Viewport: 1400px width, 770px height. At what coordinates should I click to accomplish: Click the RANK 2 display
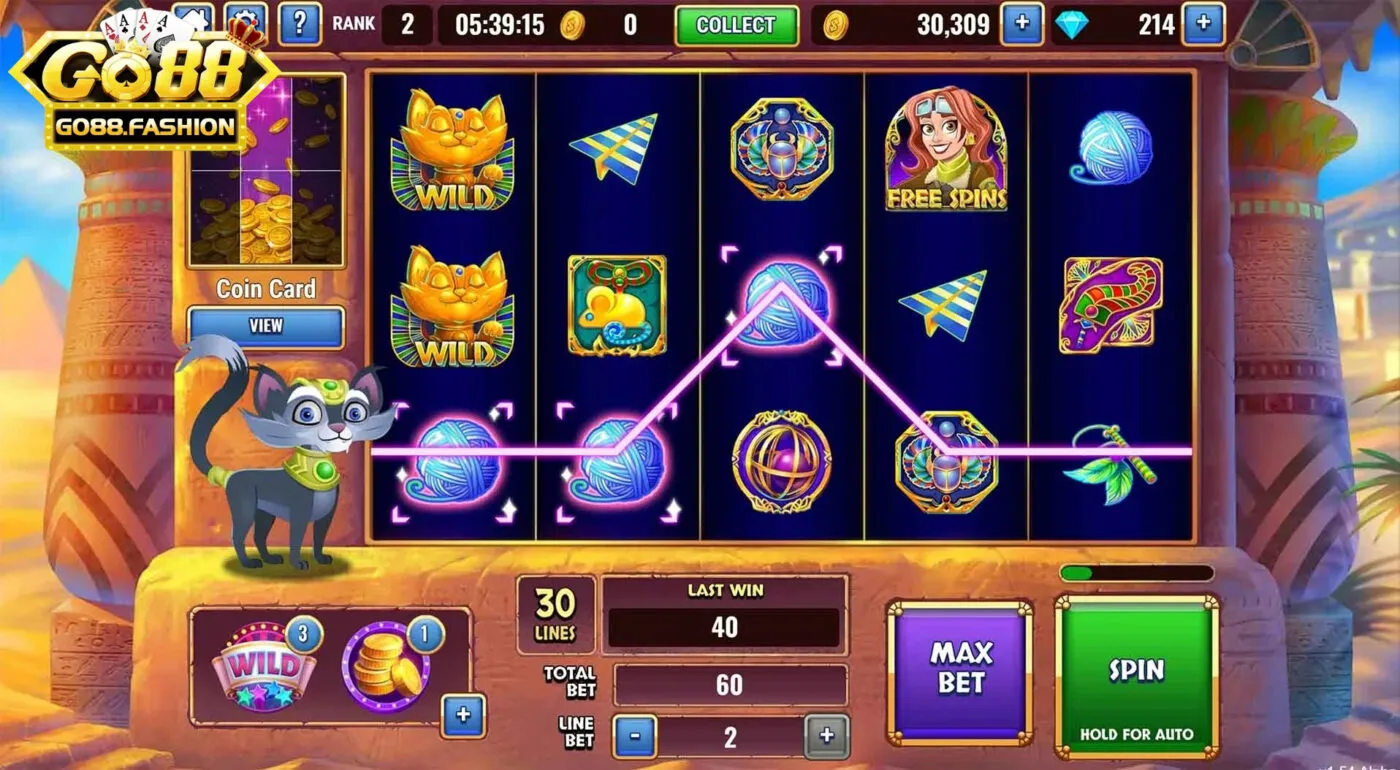(x=381, y=24)
